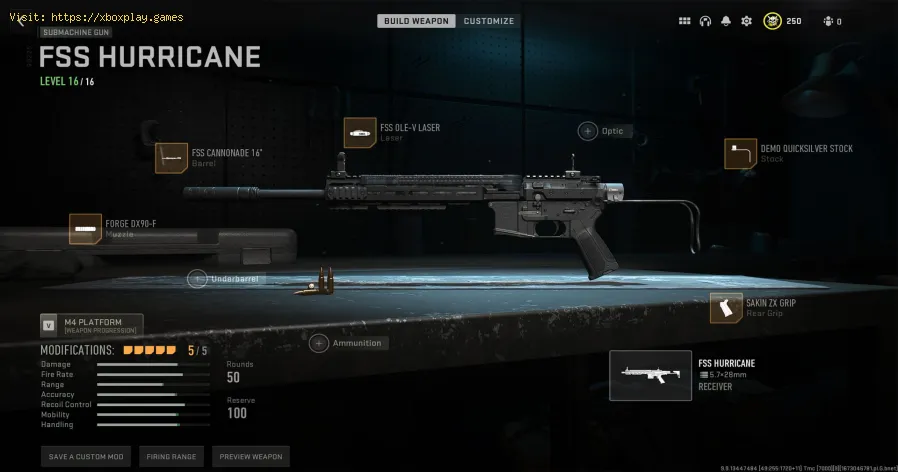Open the Sakin ZX Grip rear grip slot
Image resolution: width=898 pixels, height=472 pixels.
pyautogui.click(x=726, y=307)
